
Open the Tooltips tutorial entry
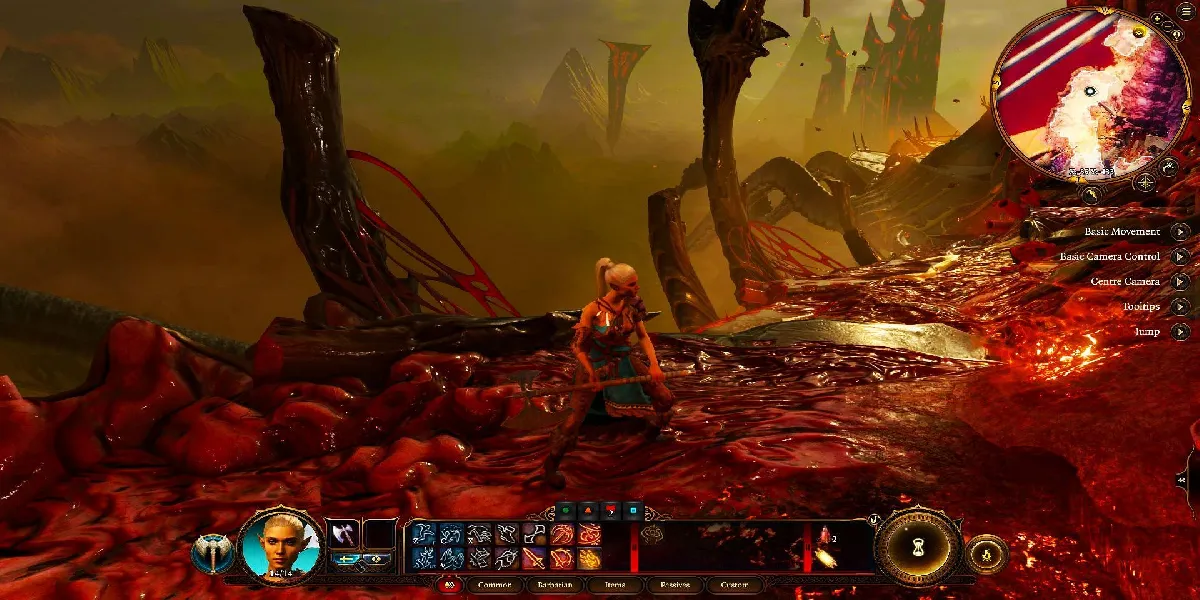[x=1181, y=307]
